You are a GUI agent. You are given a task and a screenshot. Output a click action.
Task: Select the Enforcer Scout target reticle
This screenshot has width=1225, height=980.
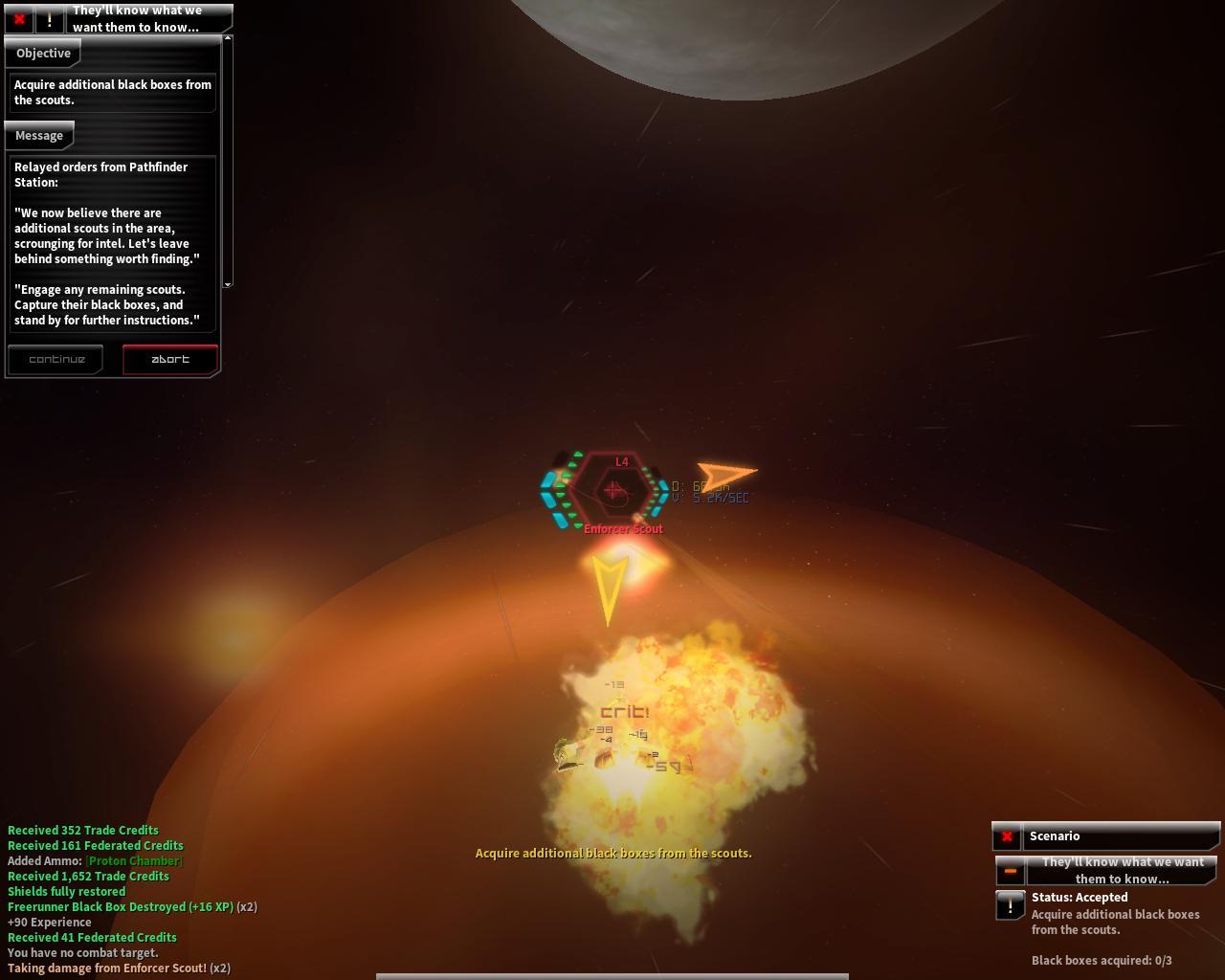click(x=612, y=490)
